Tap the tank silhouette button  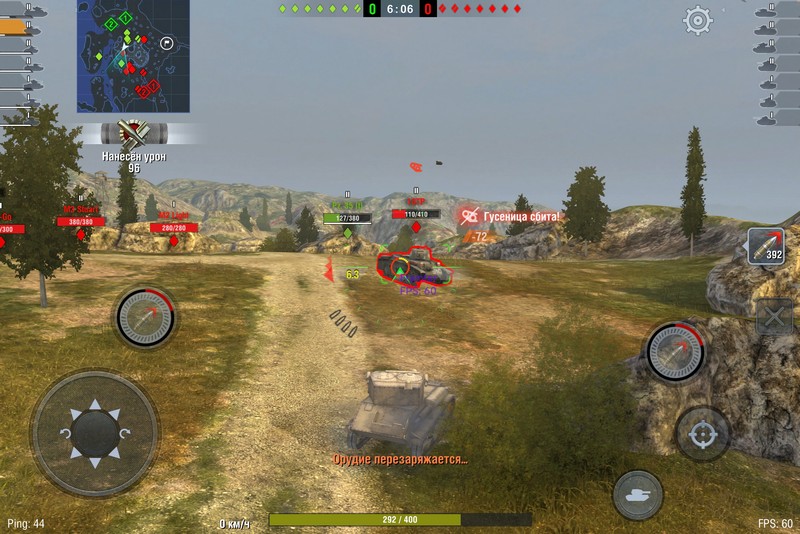637,494
